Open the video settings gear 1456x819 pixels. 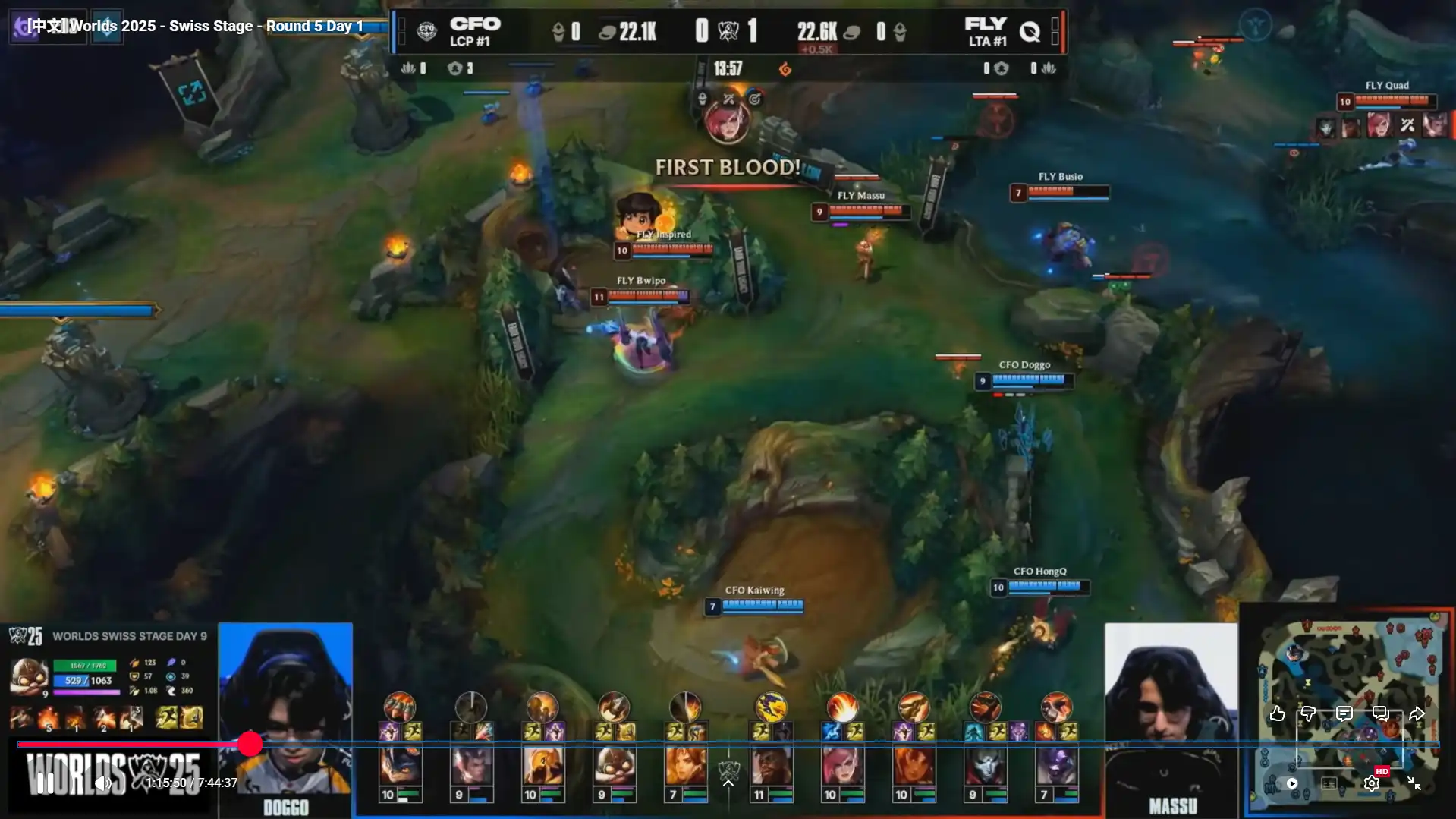point(1371,783)
